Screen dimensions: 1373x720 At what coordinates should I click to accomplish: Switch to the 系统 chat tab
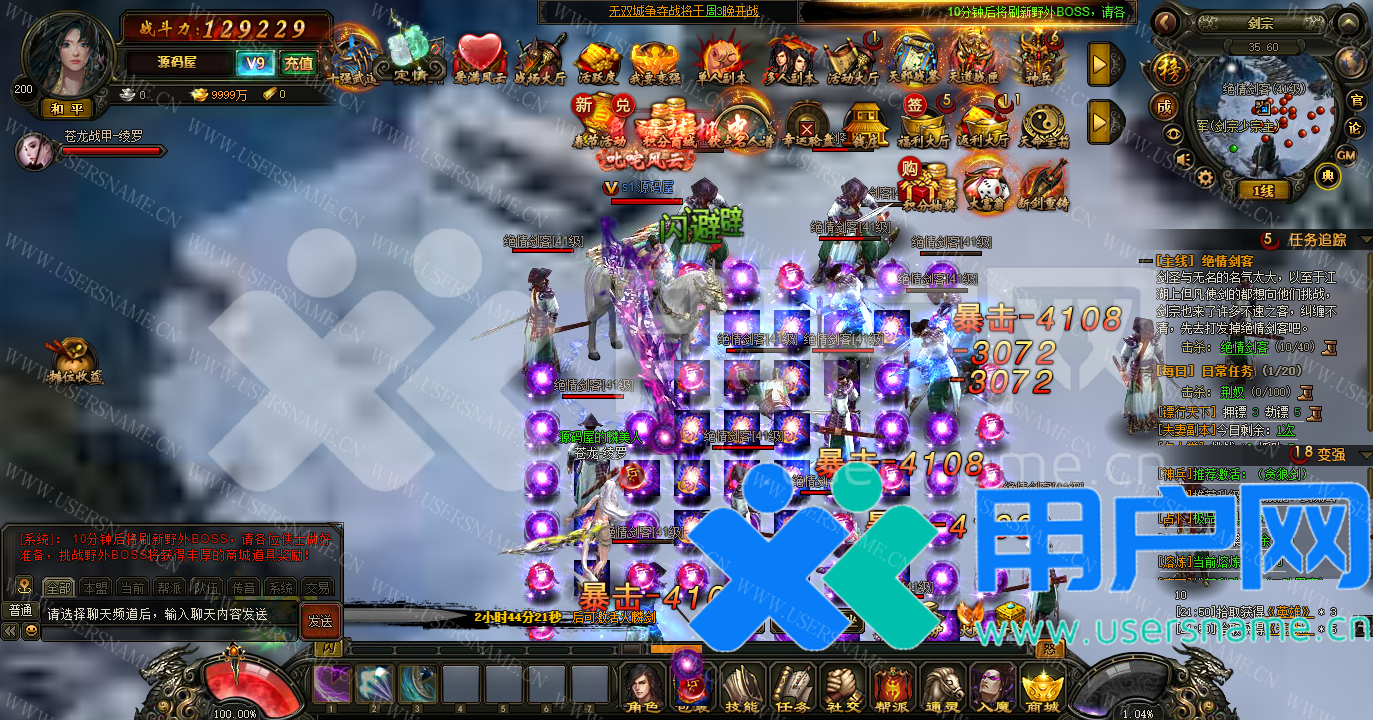point(281,588)
